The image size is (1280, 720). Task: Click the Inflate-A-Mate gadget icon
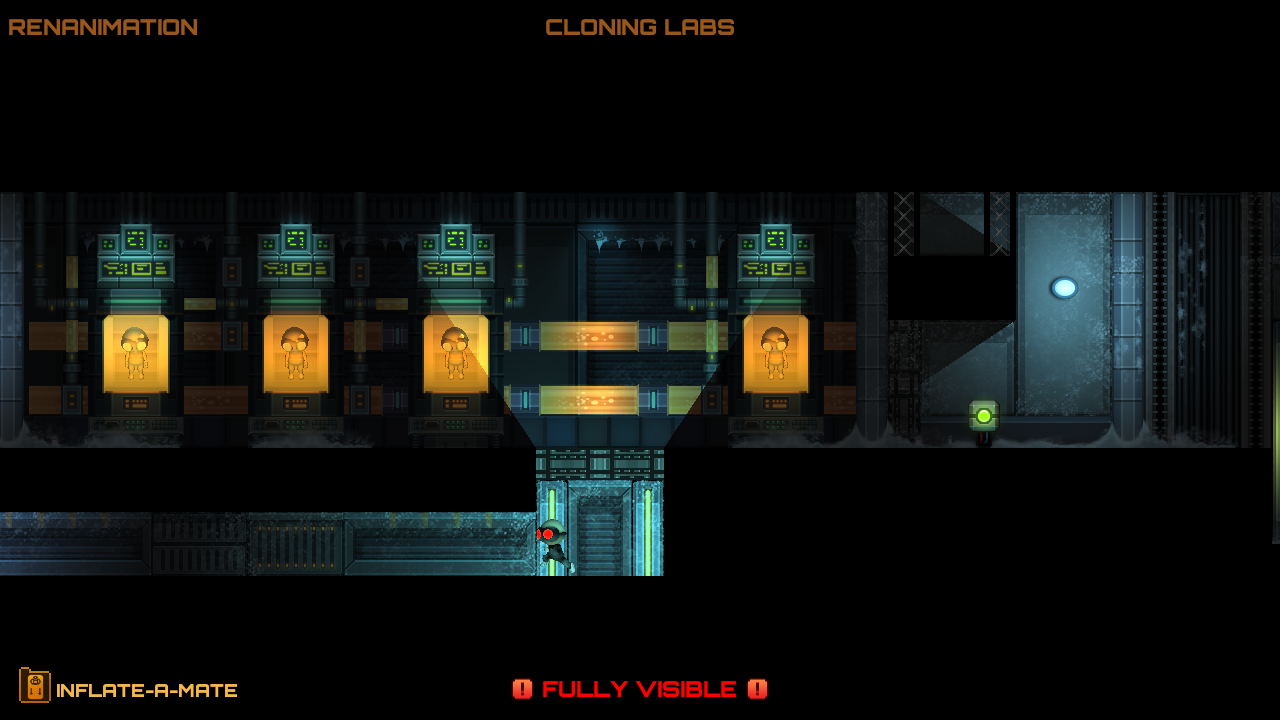point(36,688)
